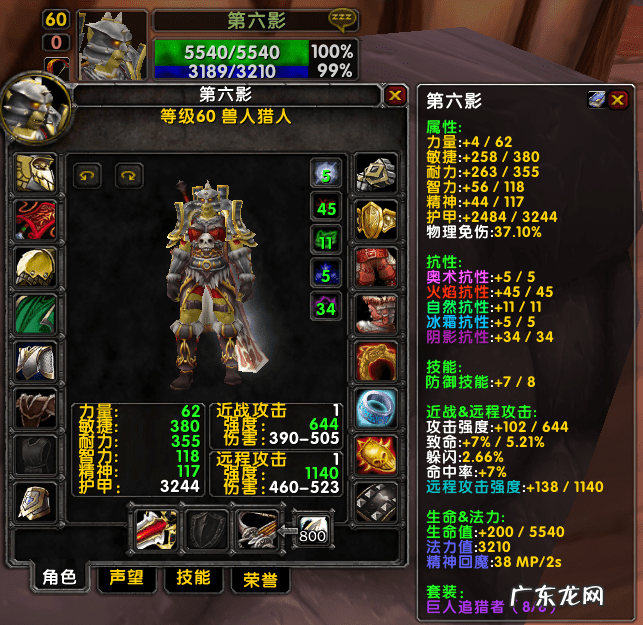Rotate the character model right
Viewport: 643px width, 625px height.
pyautogui.click(x=129, y=175)
